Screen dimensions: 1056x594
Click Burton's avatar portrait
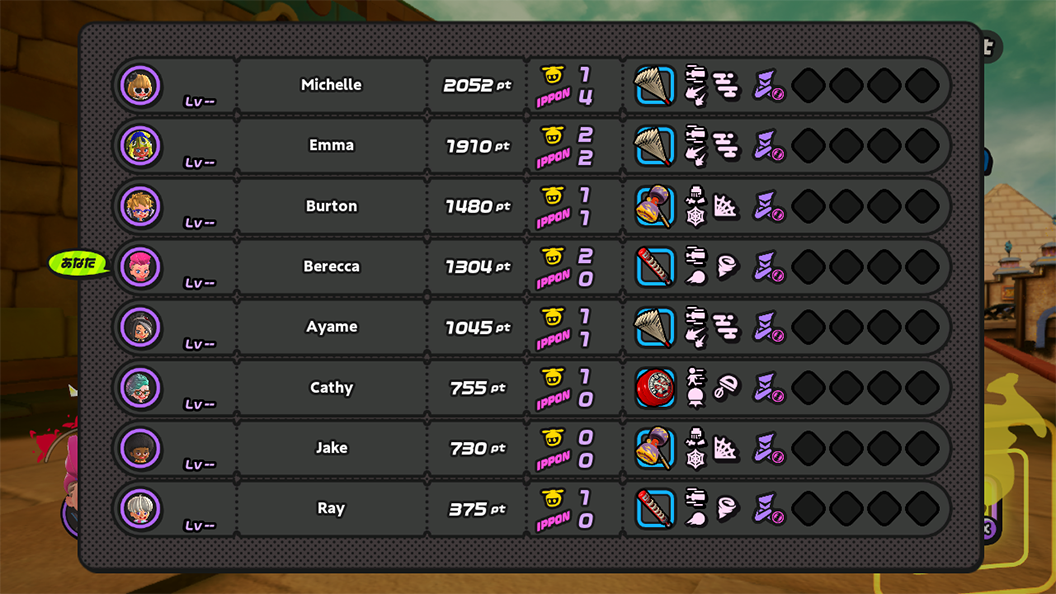coord(141,207)
